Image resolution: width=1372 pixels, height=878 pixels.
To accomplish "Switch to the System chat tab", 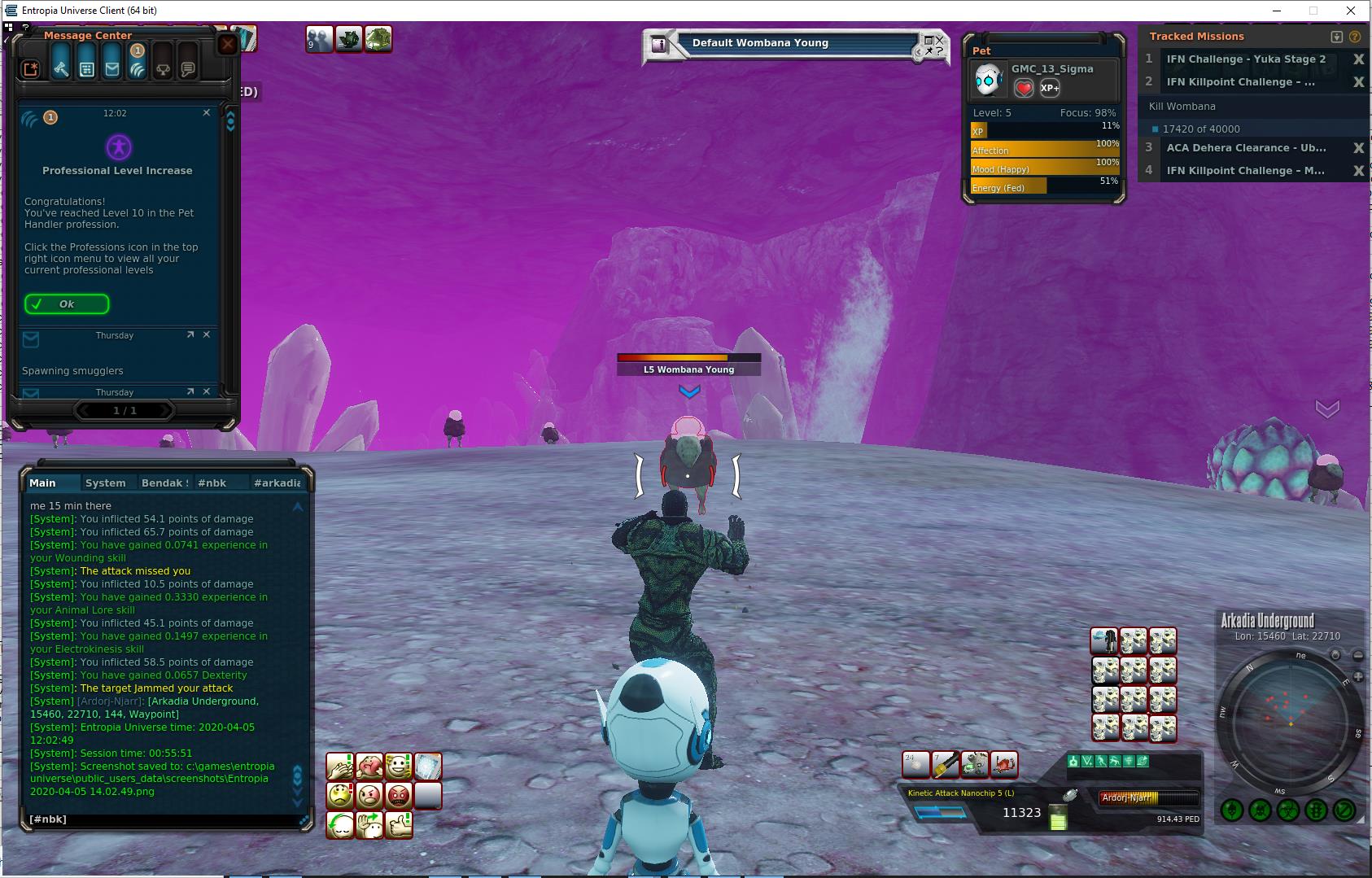I will [x=105, y=483].
